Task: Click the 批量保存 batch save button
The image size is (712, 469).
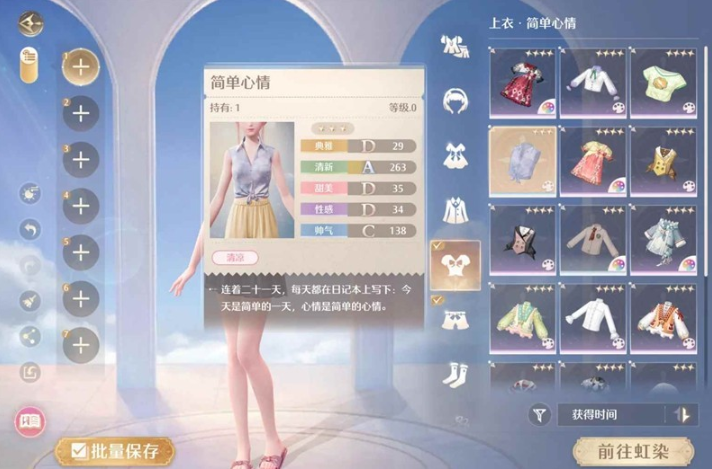Action: tap(108, 451)
